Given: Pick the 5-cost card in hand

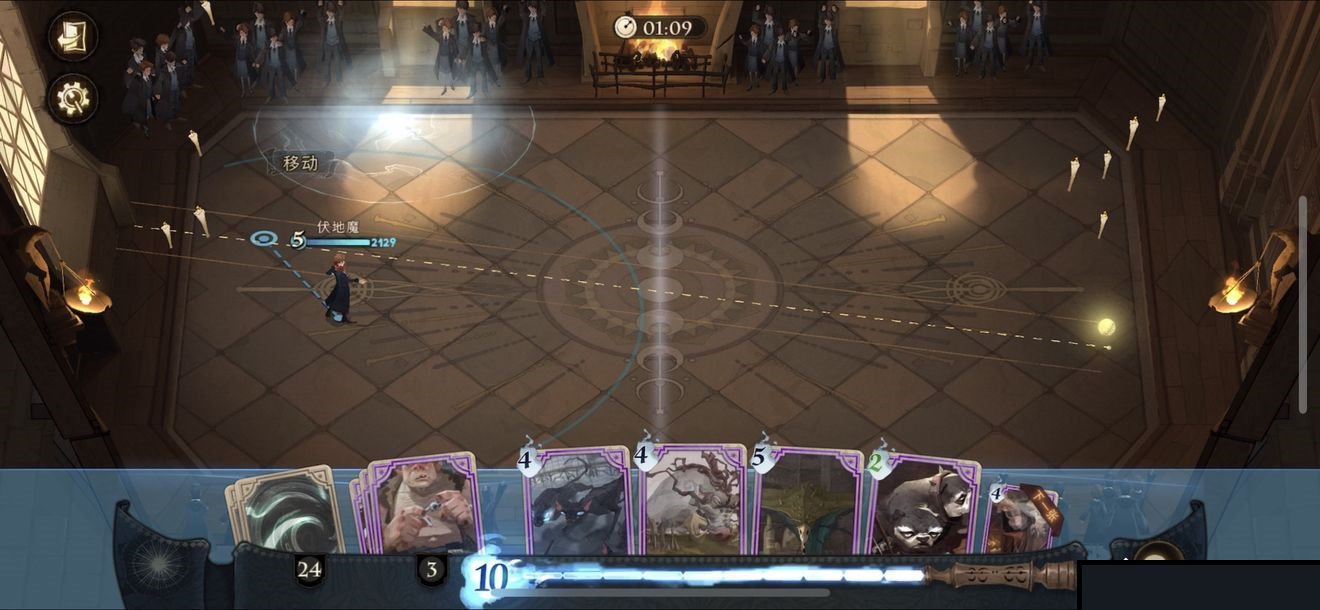Looking at the screenshot, I should coord(807,503).
